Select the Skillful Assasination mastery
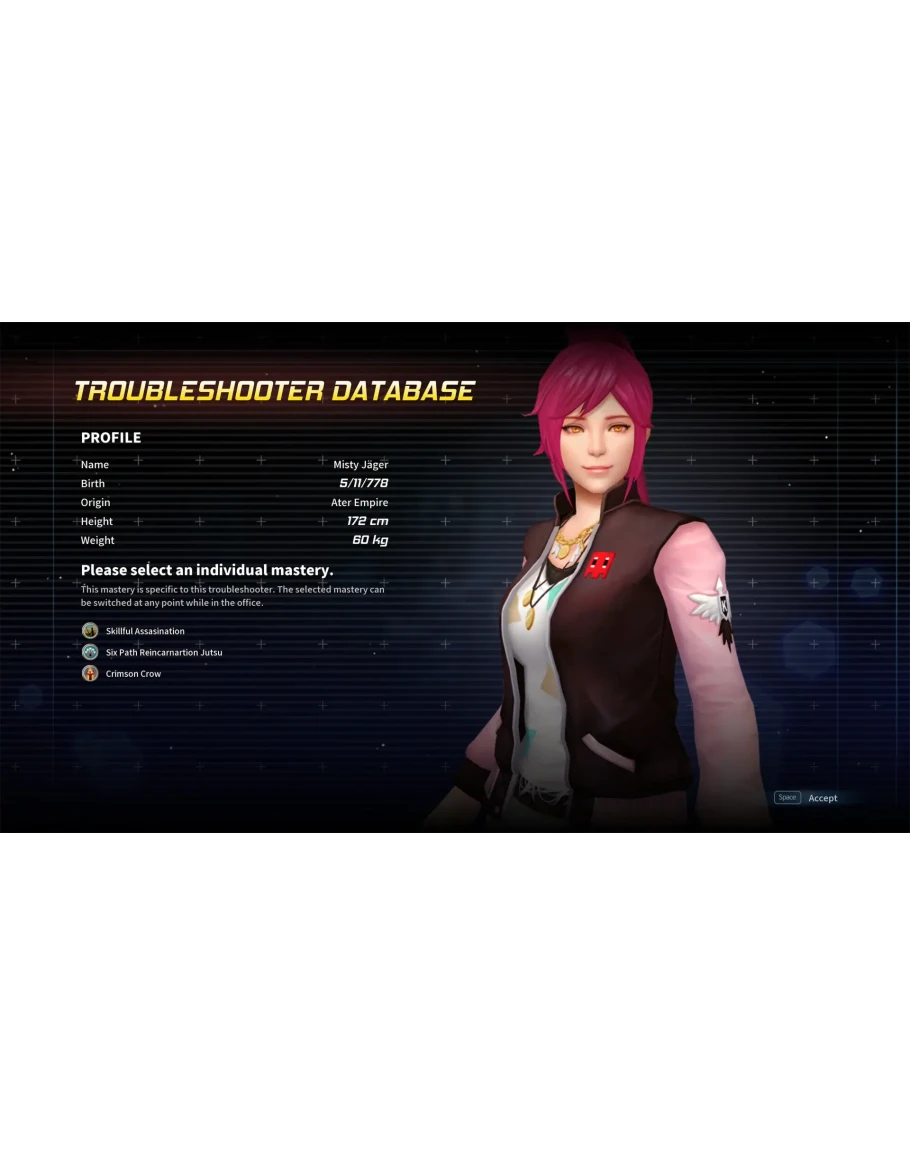This screenshot has height=1155, width=910. coord(144,631)
